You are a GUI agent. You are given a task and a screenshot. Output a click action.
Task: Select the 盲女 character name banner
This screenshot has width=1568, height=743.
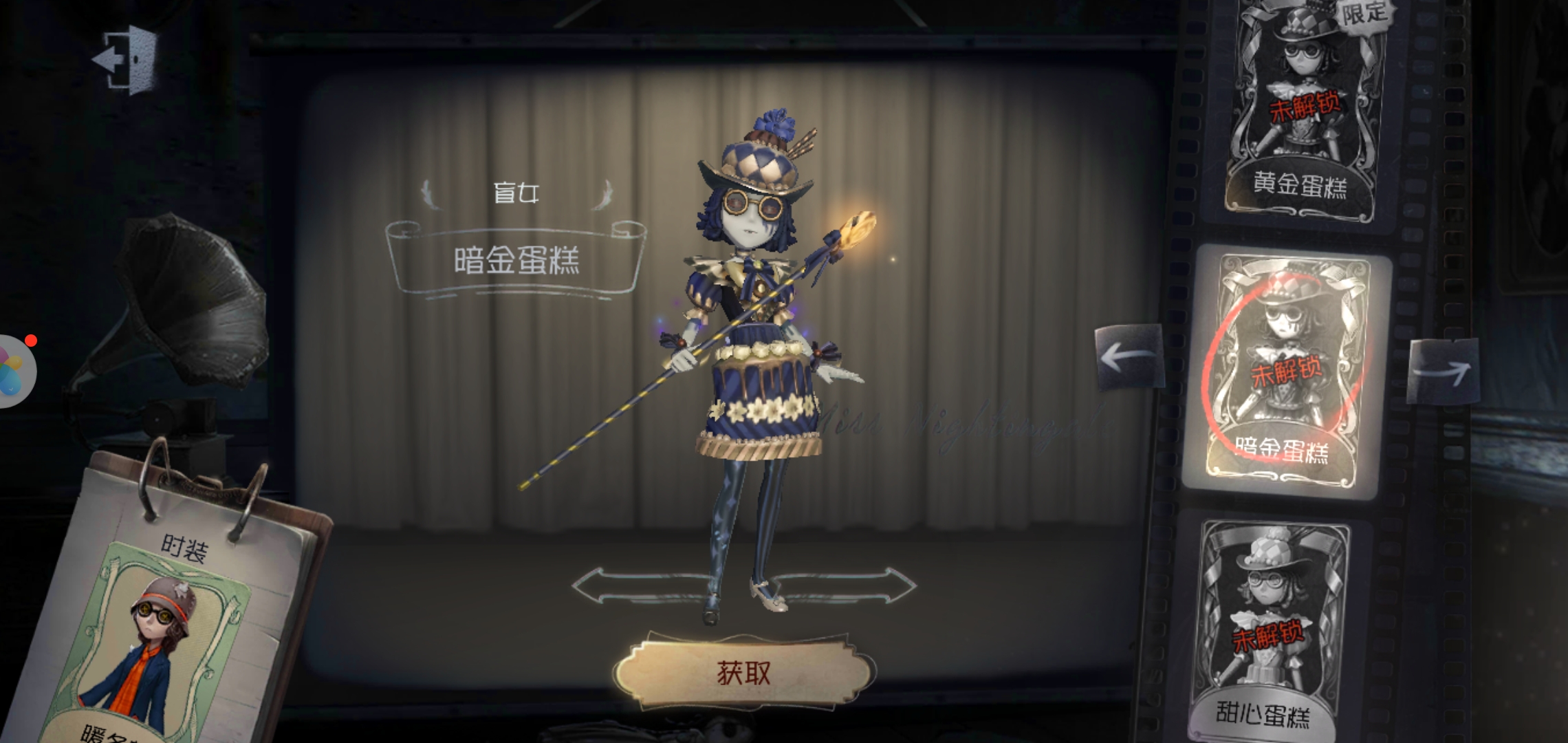516,195
